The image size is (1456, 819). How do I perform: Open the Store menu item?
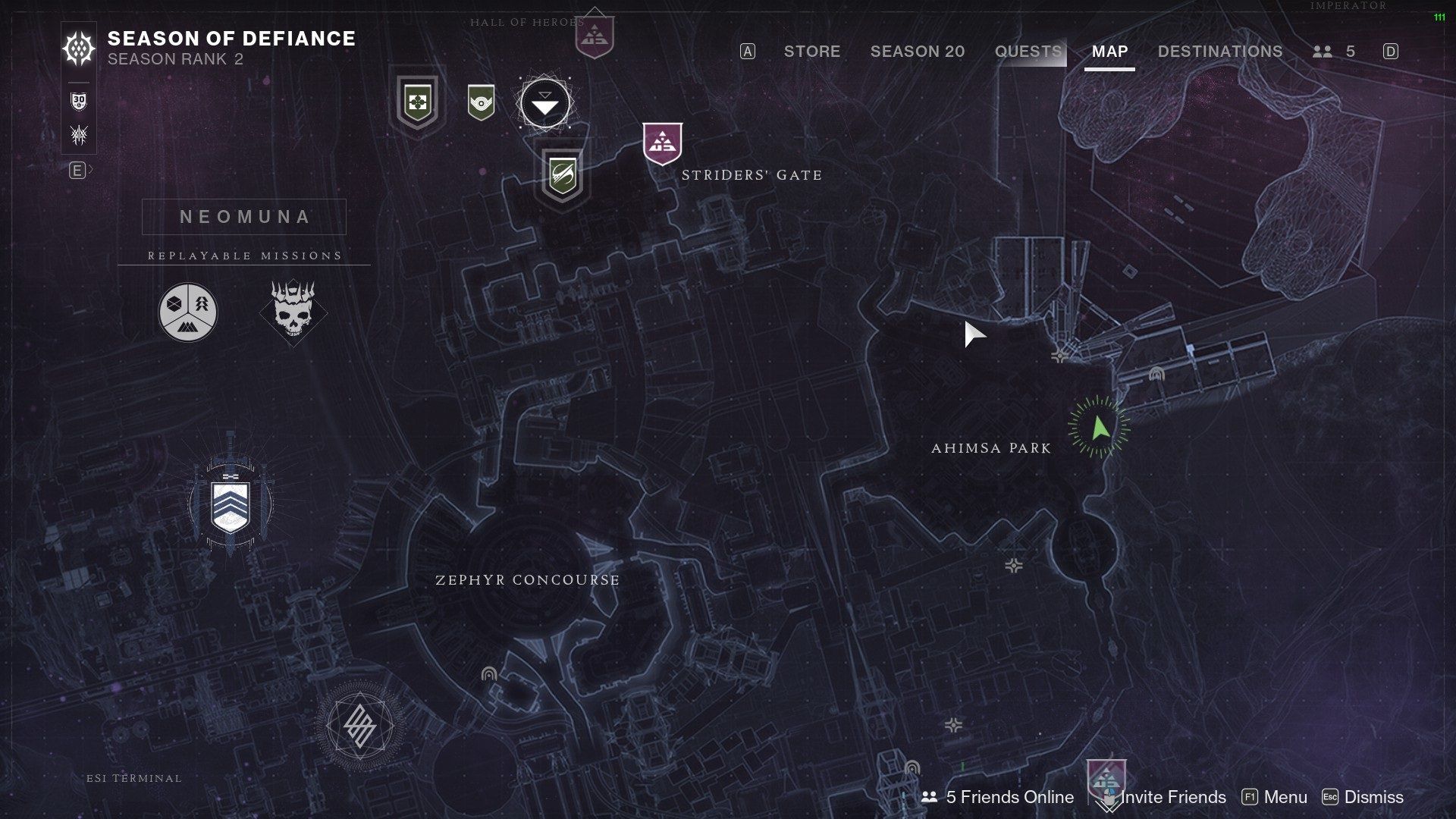tap(811, 52)
